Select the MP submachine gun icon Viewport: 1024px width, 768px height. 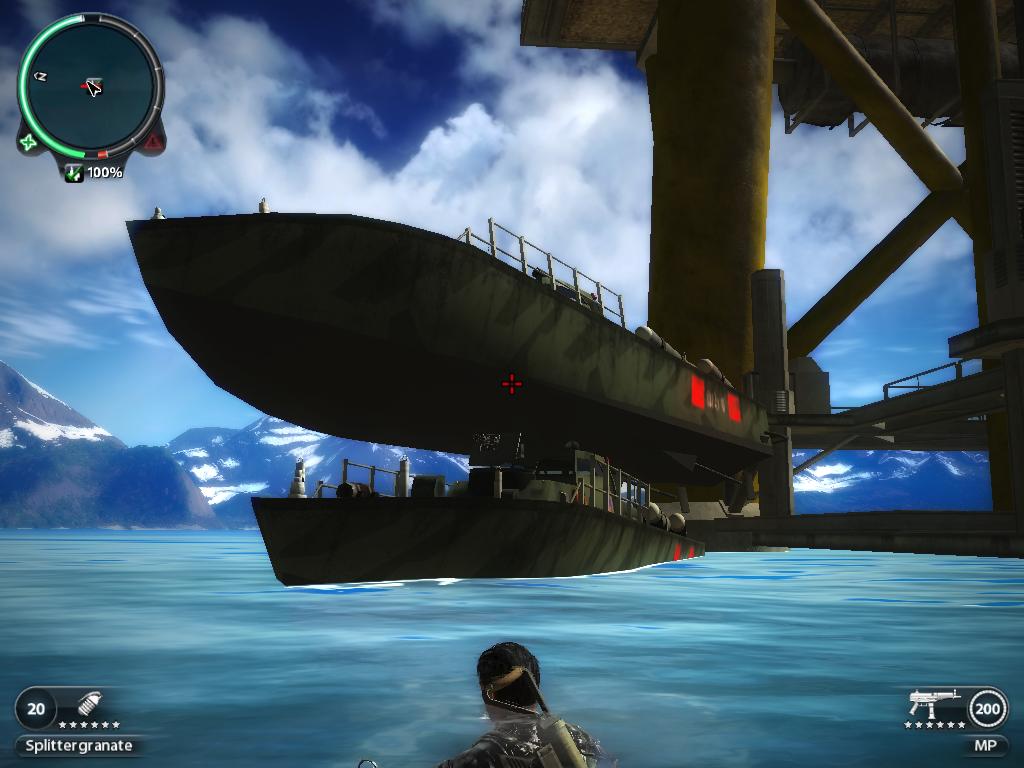pos(933,701)
